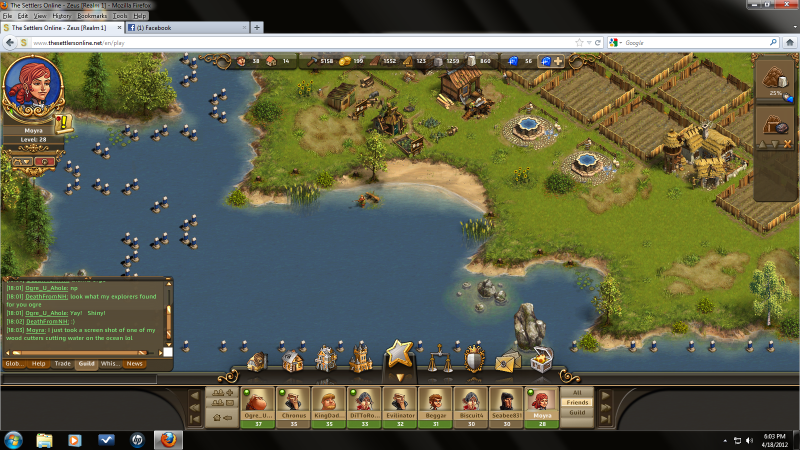Open the guild shield icon
The image size is (800, 450).
tap(474, 359)
